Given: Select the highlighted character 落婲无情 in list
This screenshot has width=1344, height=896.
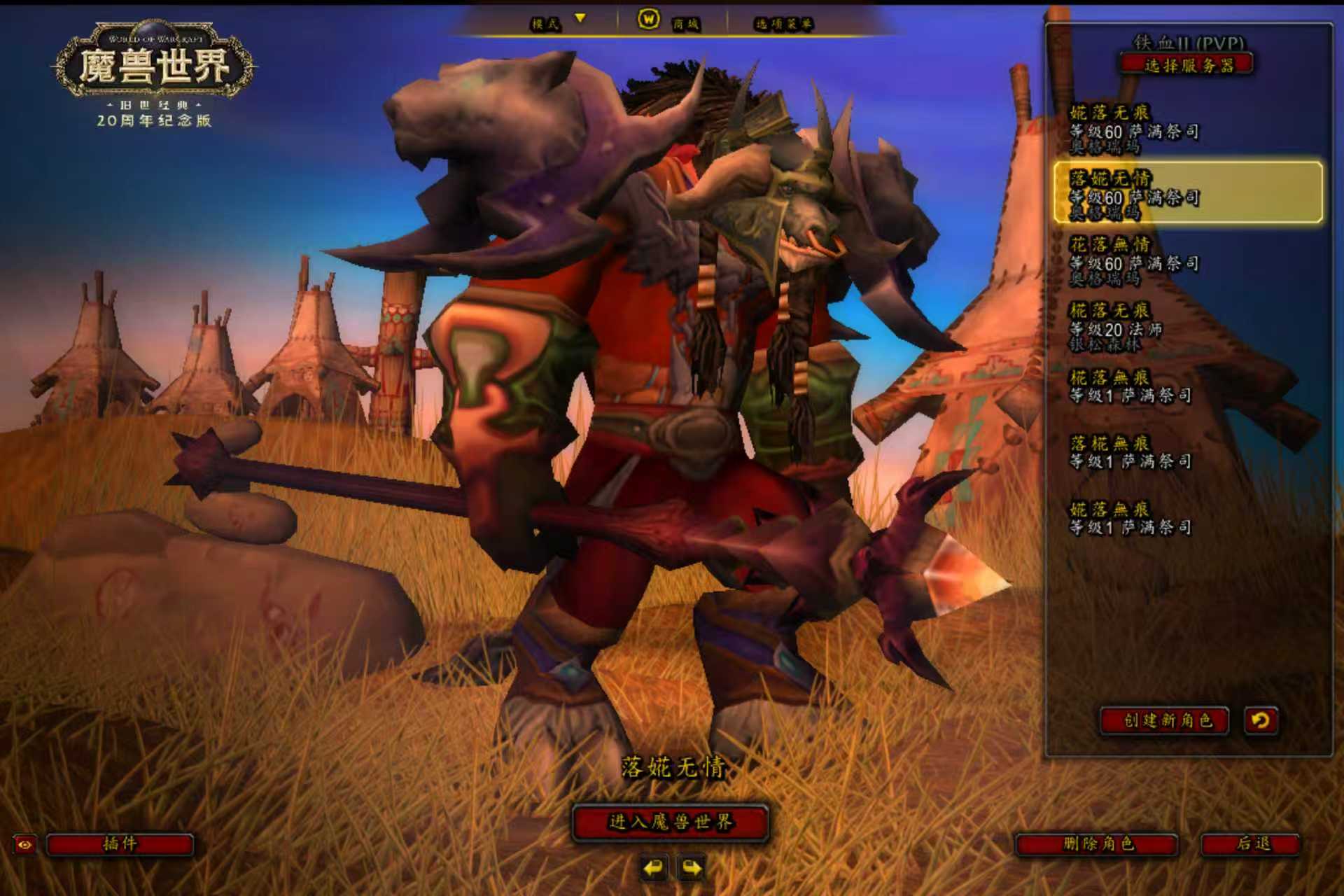Looking at the screenshot, I should pyautogui.click(x=1187, y=194).
